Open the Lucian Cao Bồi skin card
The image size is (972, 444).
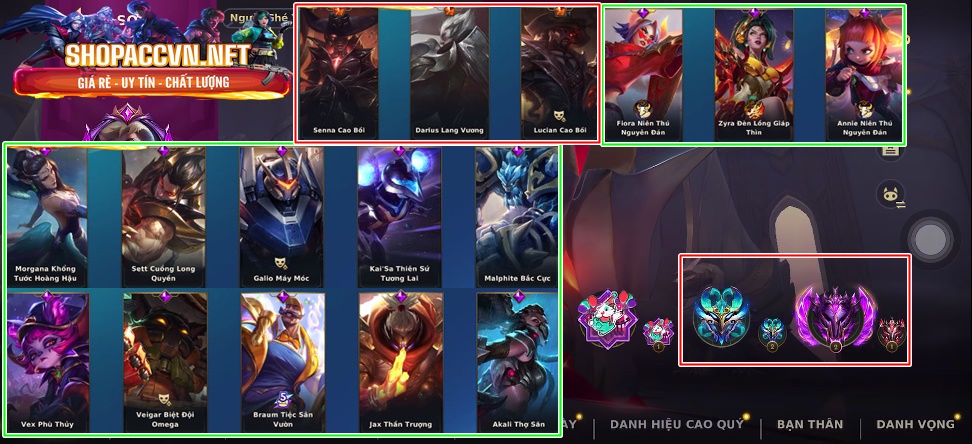pyautogui.click(x=560, y=72)
